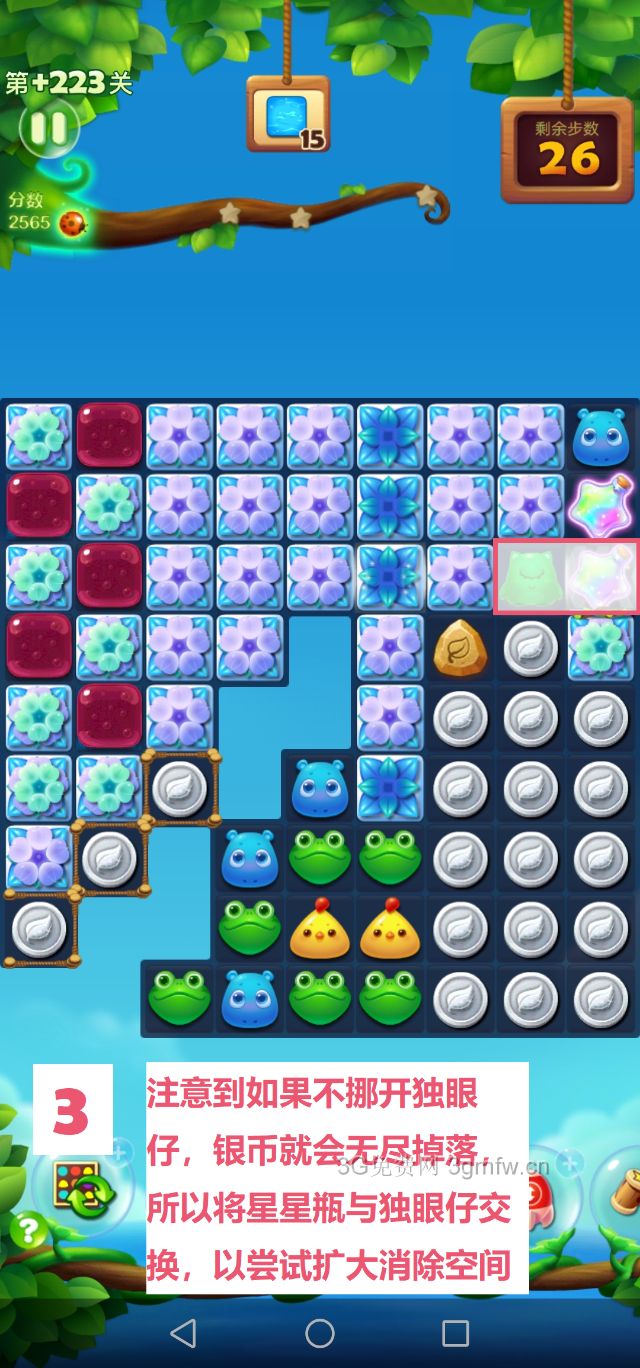Screen dimensions: 640x1368
Task: Choose the right yellow chick tile
Action: click(x=390, y=930)
